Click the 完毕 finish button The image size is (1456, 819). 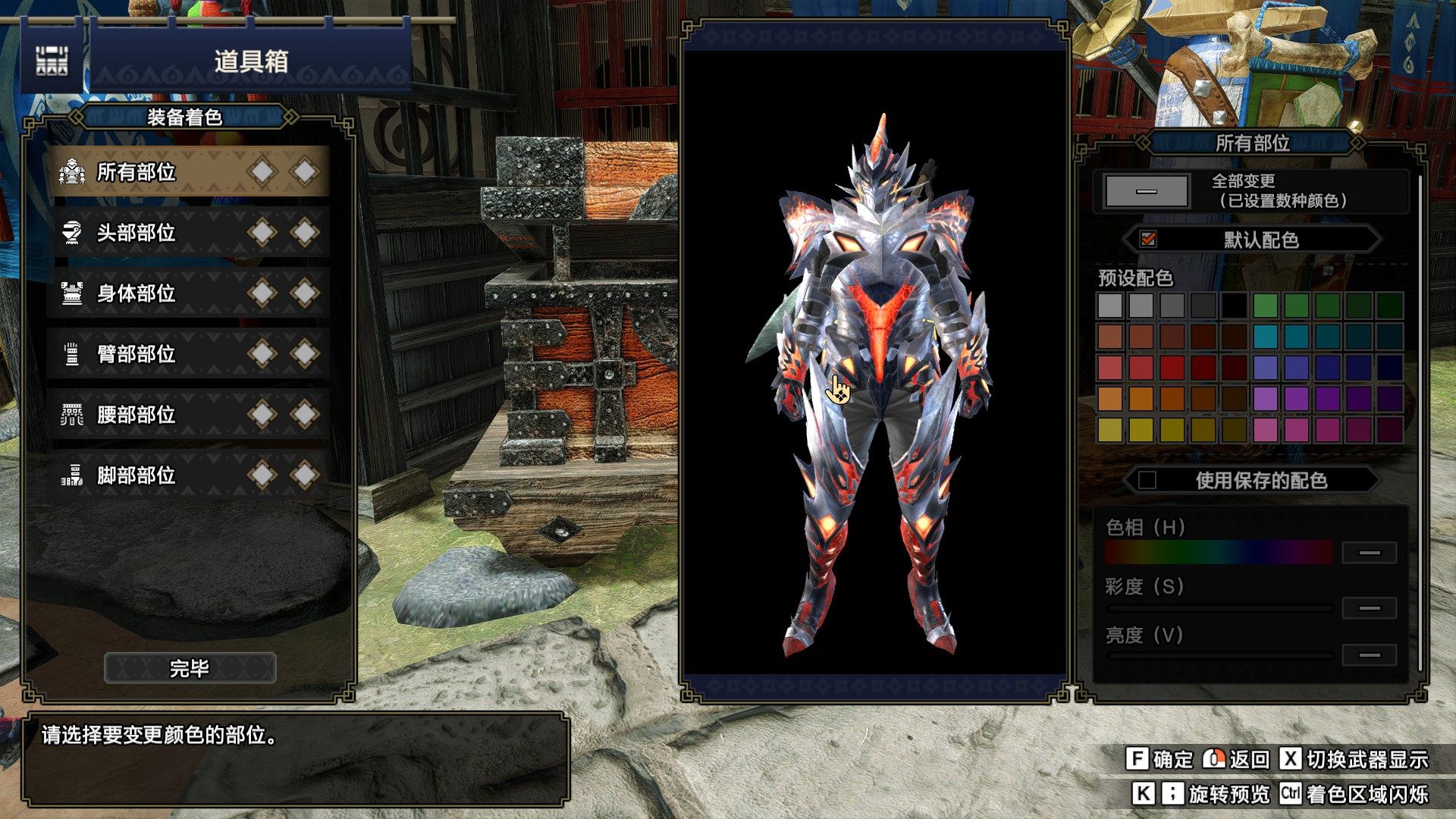(190, 668)
